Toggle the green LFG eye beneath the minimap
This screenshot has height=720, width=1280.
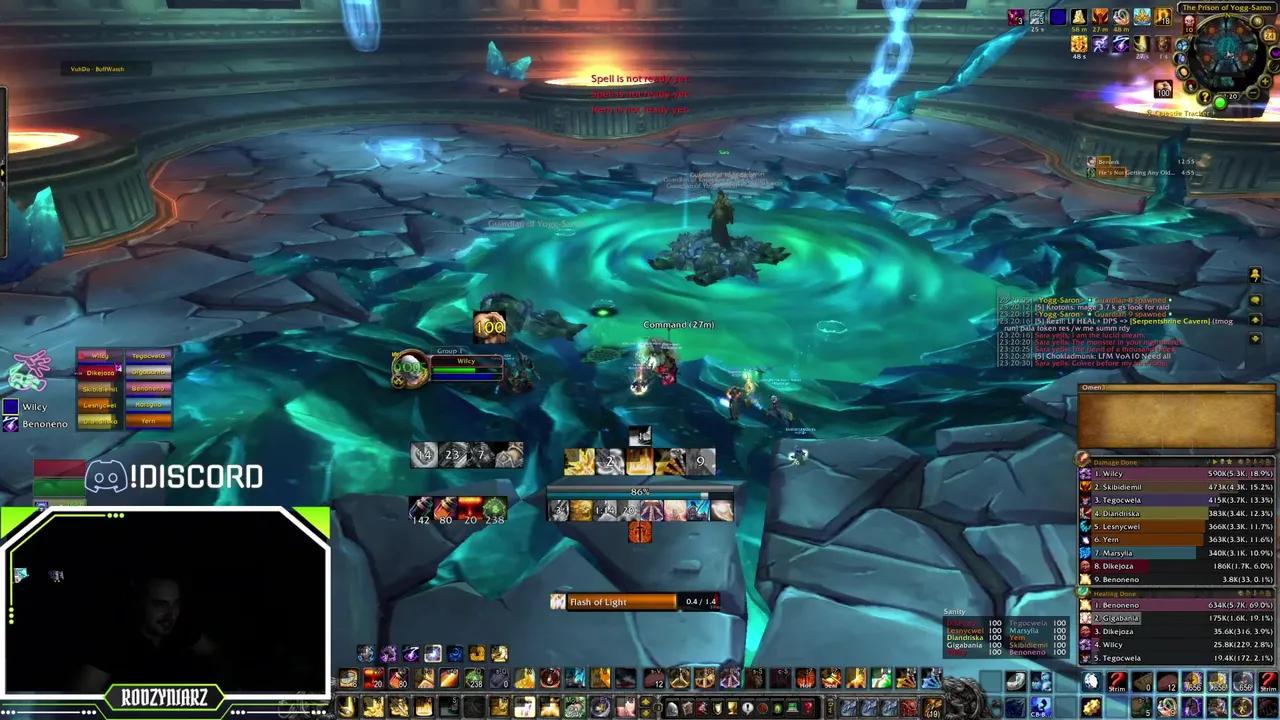point(1220,101)
